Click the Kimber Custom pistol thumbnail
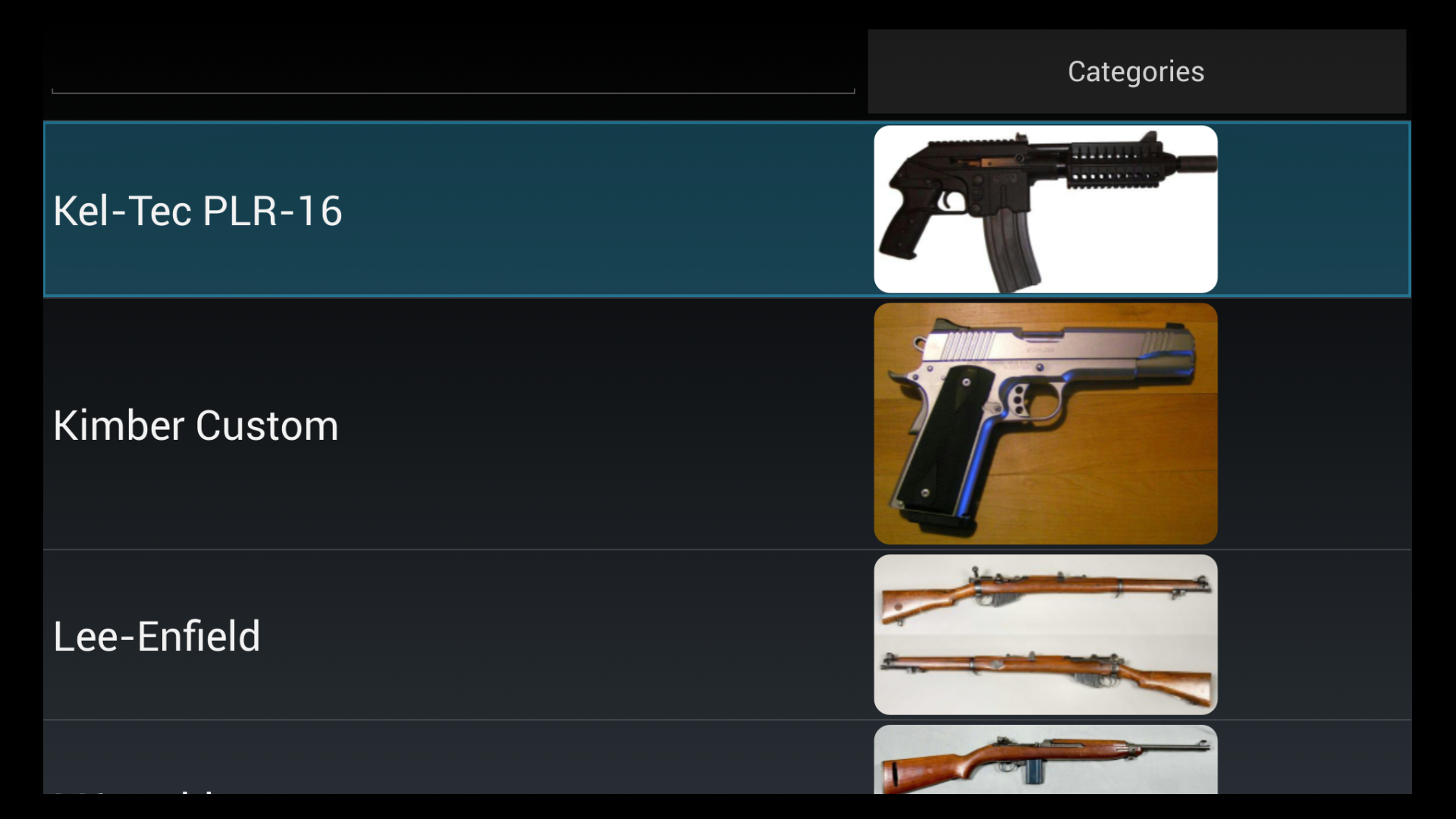Image resolution: width=1456 pixels, height=819 pixels. click(x=1045, y=422)
